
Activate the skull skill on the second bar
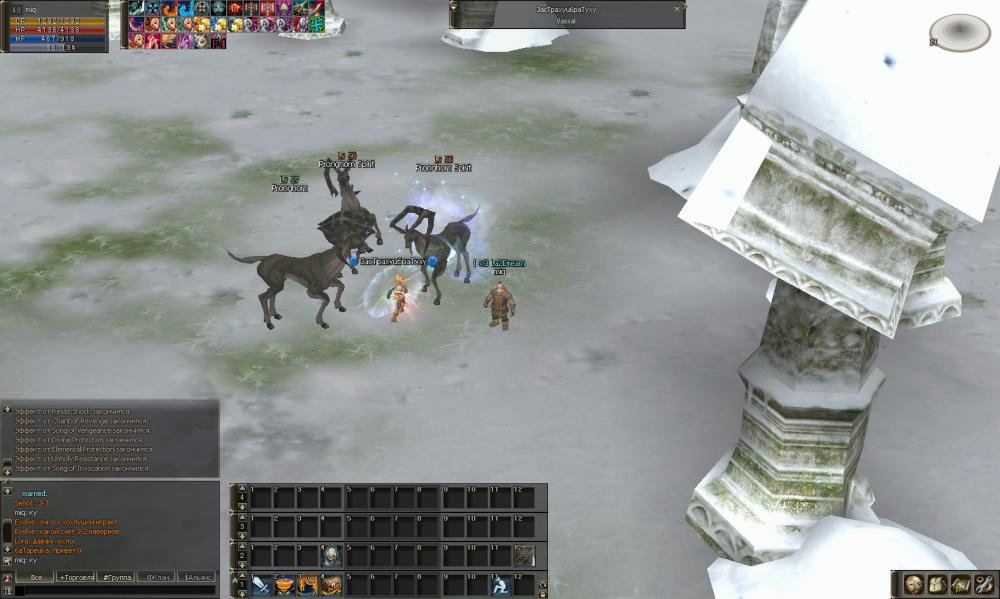point(332,556)
